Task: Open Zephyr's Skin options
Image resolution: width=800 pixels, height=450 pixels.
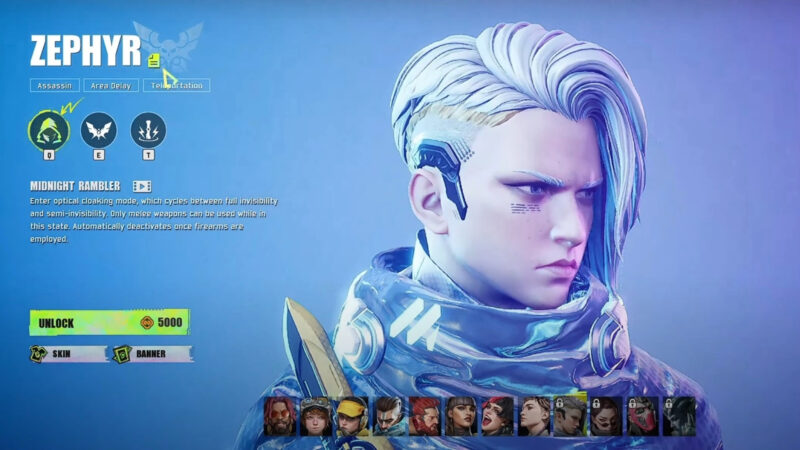Action: point(68,353)
